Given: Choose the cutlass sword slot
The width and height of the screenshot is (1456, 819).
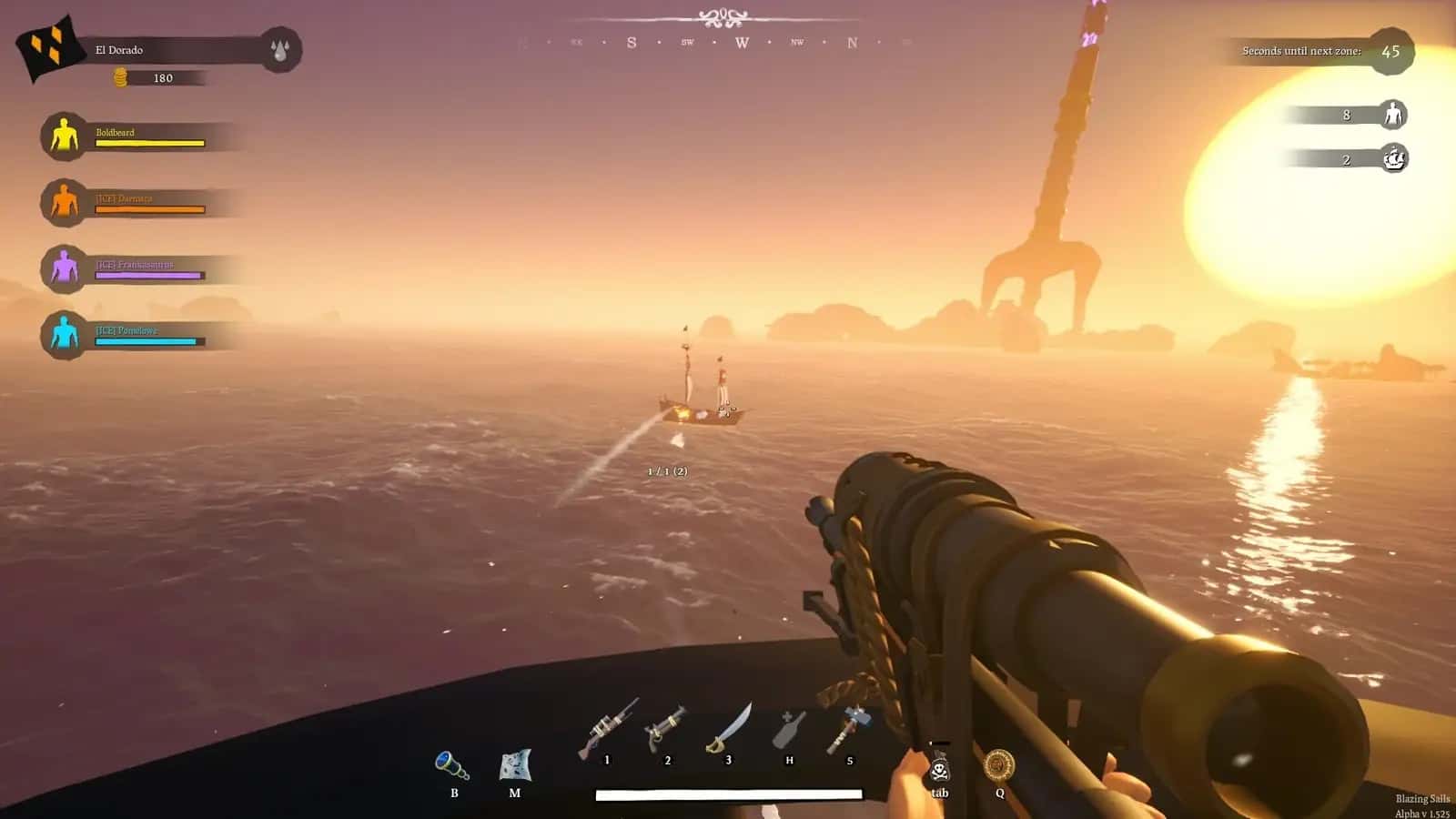Looking at the screenshot, I should pos(729,730).
